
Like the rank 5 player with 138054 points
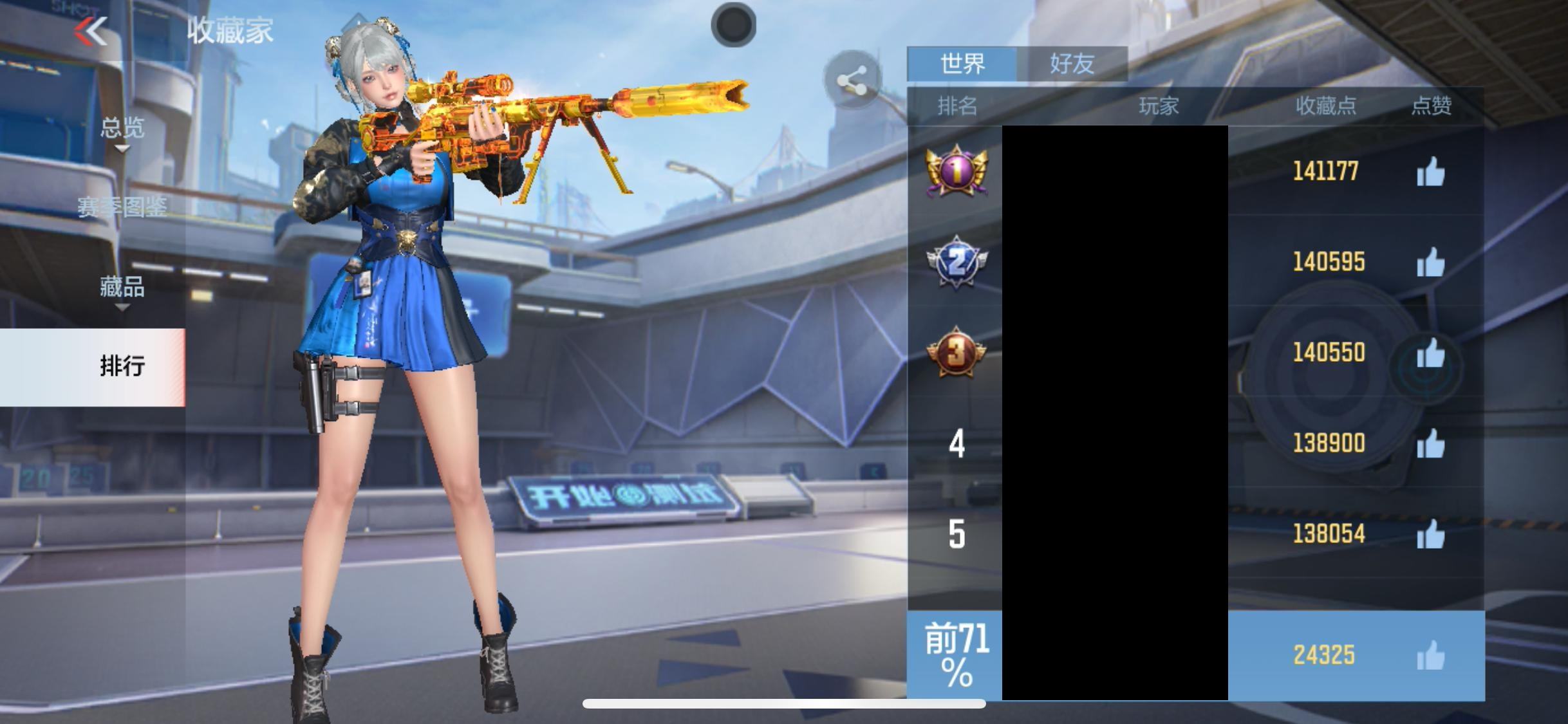1430,535
